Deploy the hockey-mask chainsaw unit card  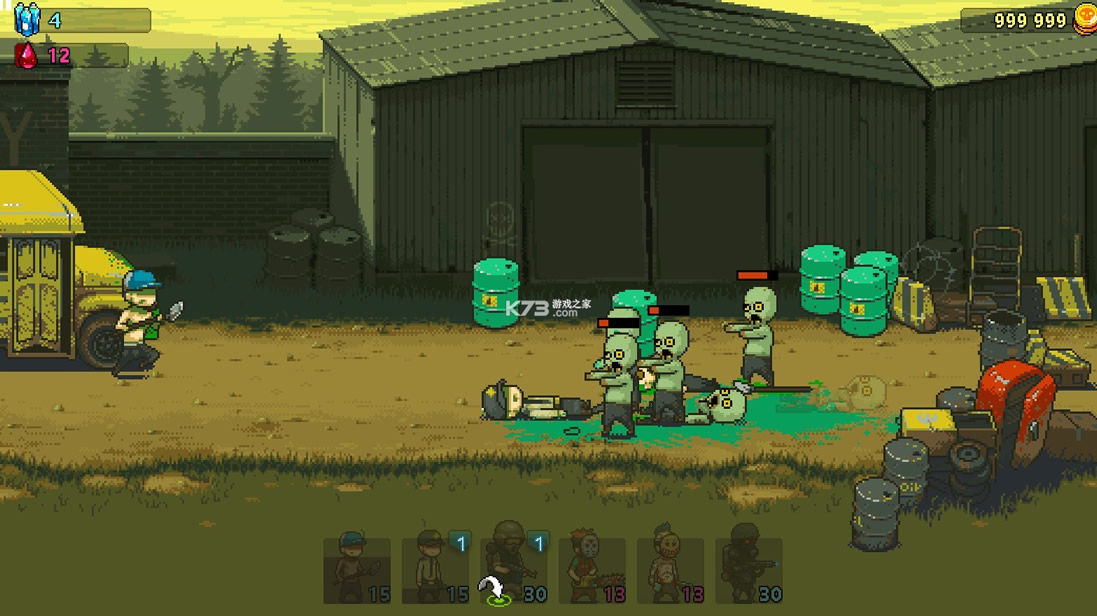pyautogui.click(x=592, y=570)
